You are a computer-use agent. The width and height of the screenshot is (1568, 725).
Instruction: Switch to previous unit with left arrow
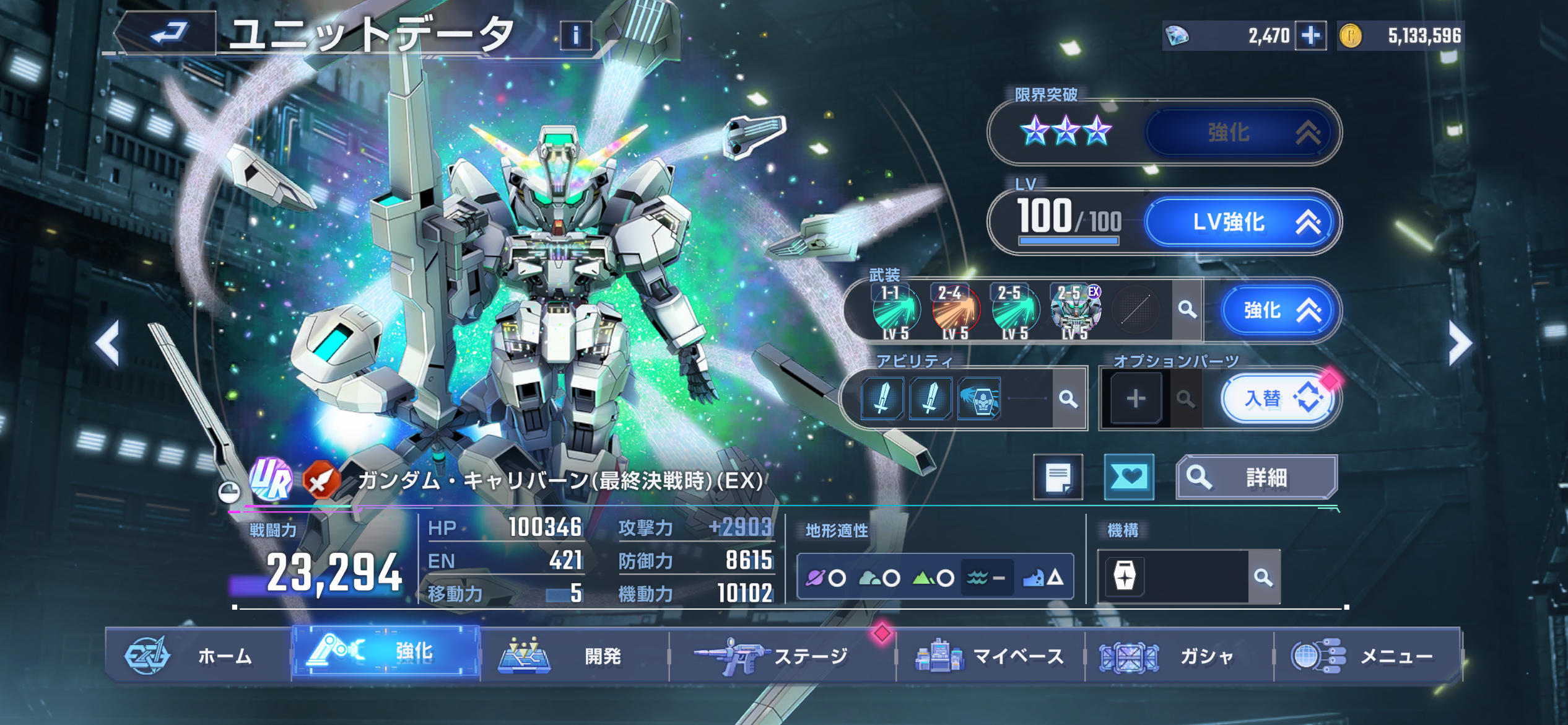tap(108, 343)
